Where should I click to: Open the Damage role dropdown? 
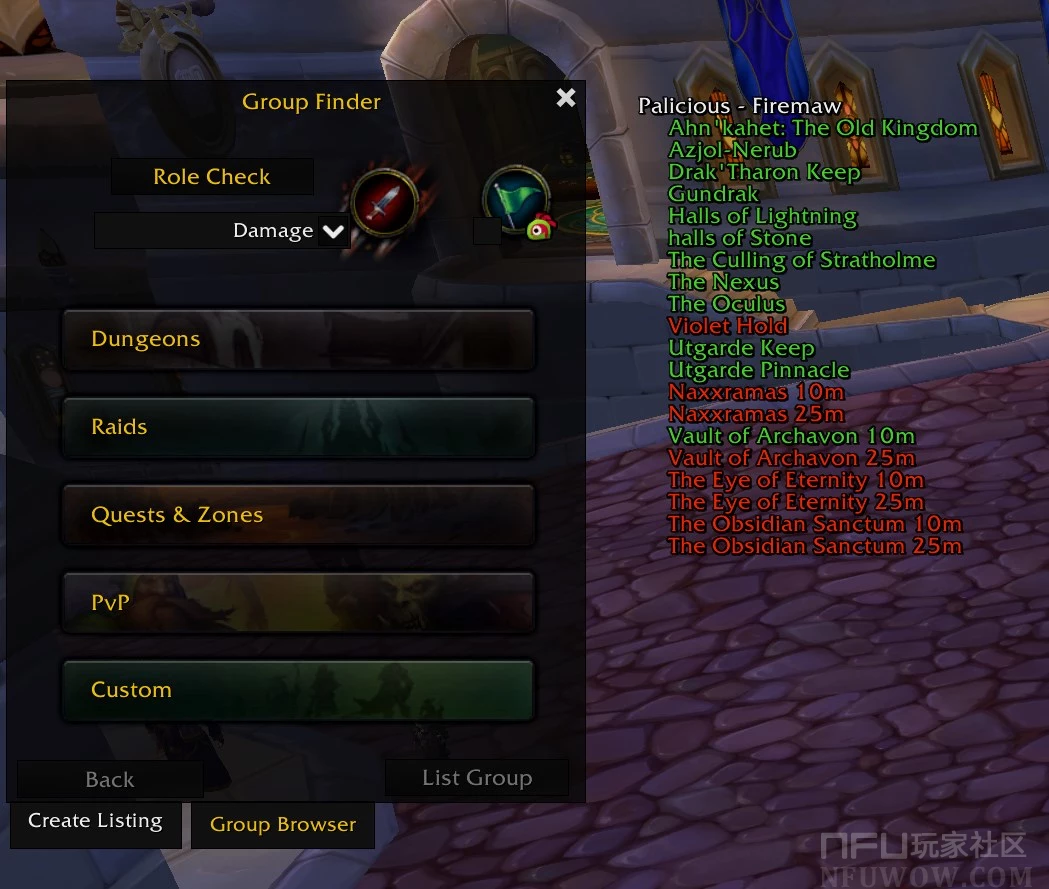333,232
